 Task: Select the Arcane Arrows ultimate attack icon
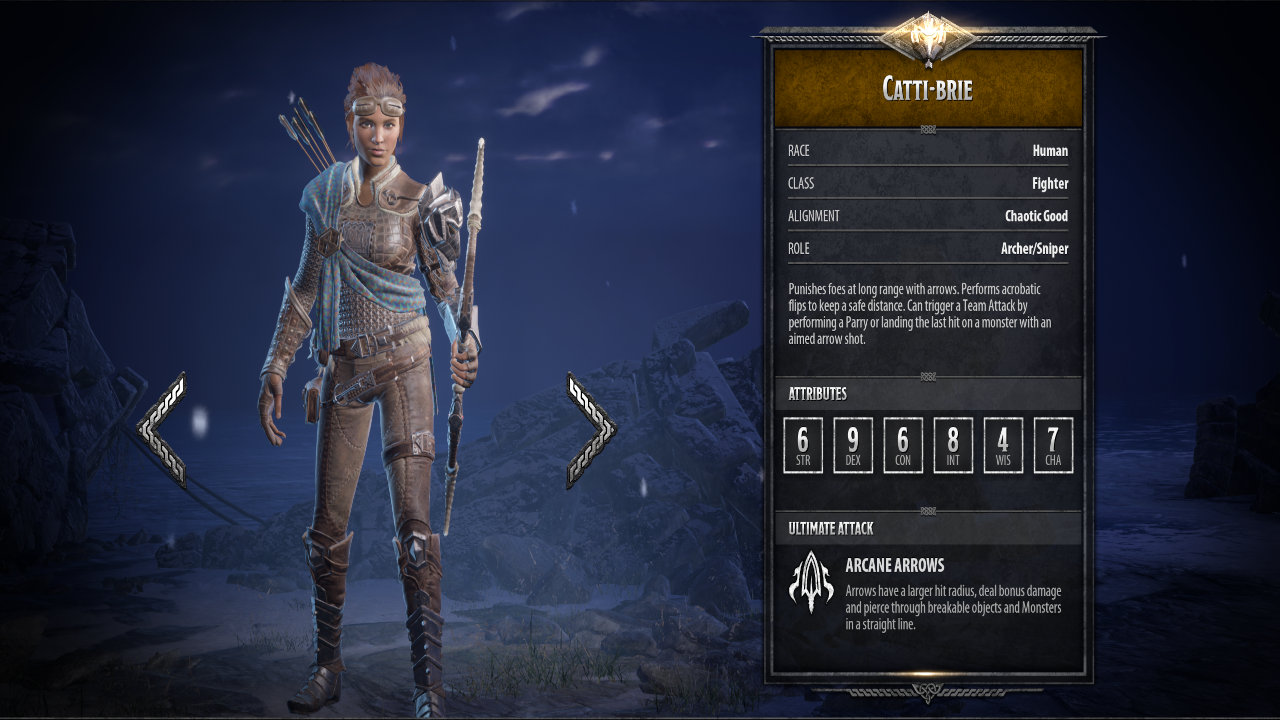(811, 581)
